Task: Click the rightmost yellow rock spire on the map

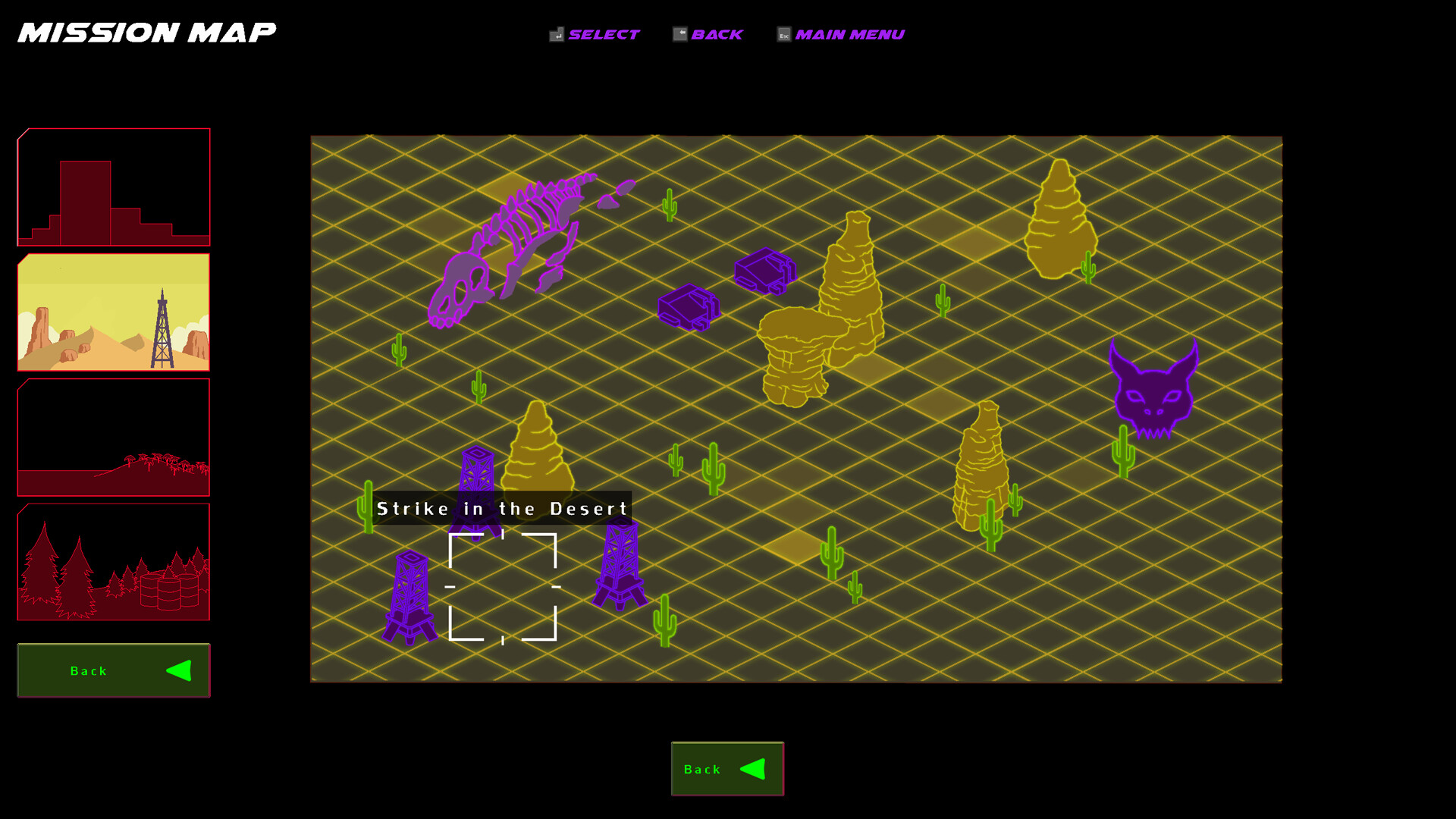Action: [x=1060, y=220]
